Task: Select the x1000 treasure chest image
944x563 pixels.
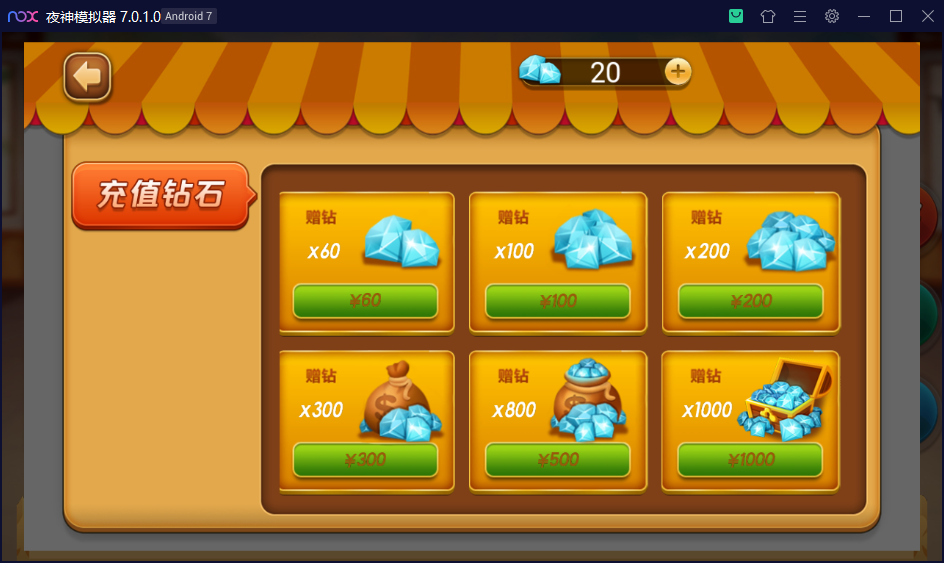Action: pos(788,401)
